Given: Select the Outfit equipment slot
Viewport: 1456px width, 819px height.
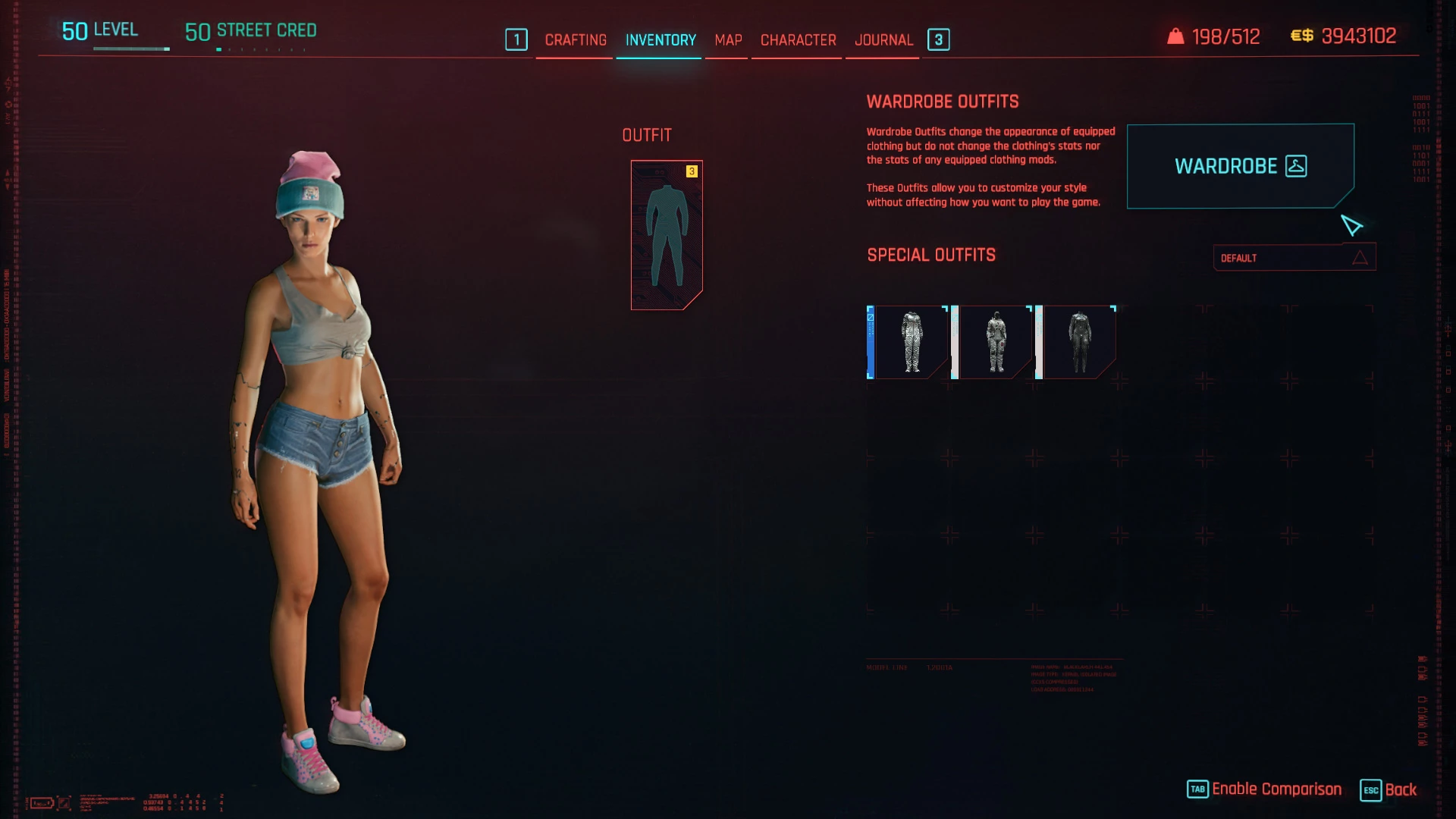Looking at the screenshot, I should point(667,234).
